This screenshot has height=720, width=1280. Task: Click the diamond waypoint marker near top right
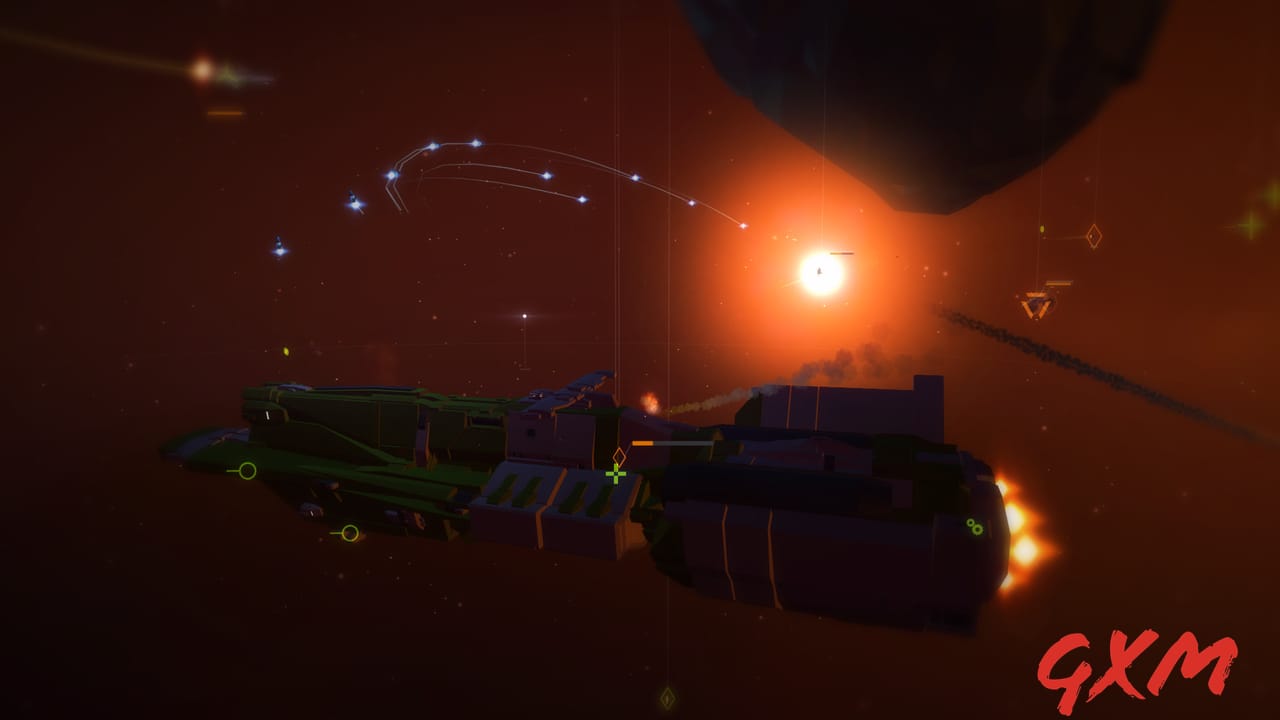tap(1094, 237)
